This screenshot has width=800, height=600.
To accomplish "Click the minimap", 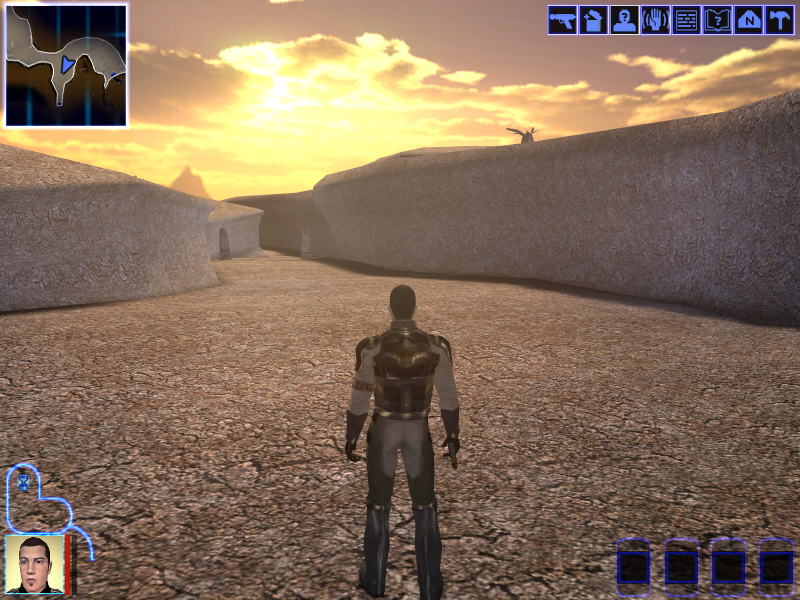I will 66,65.
